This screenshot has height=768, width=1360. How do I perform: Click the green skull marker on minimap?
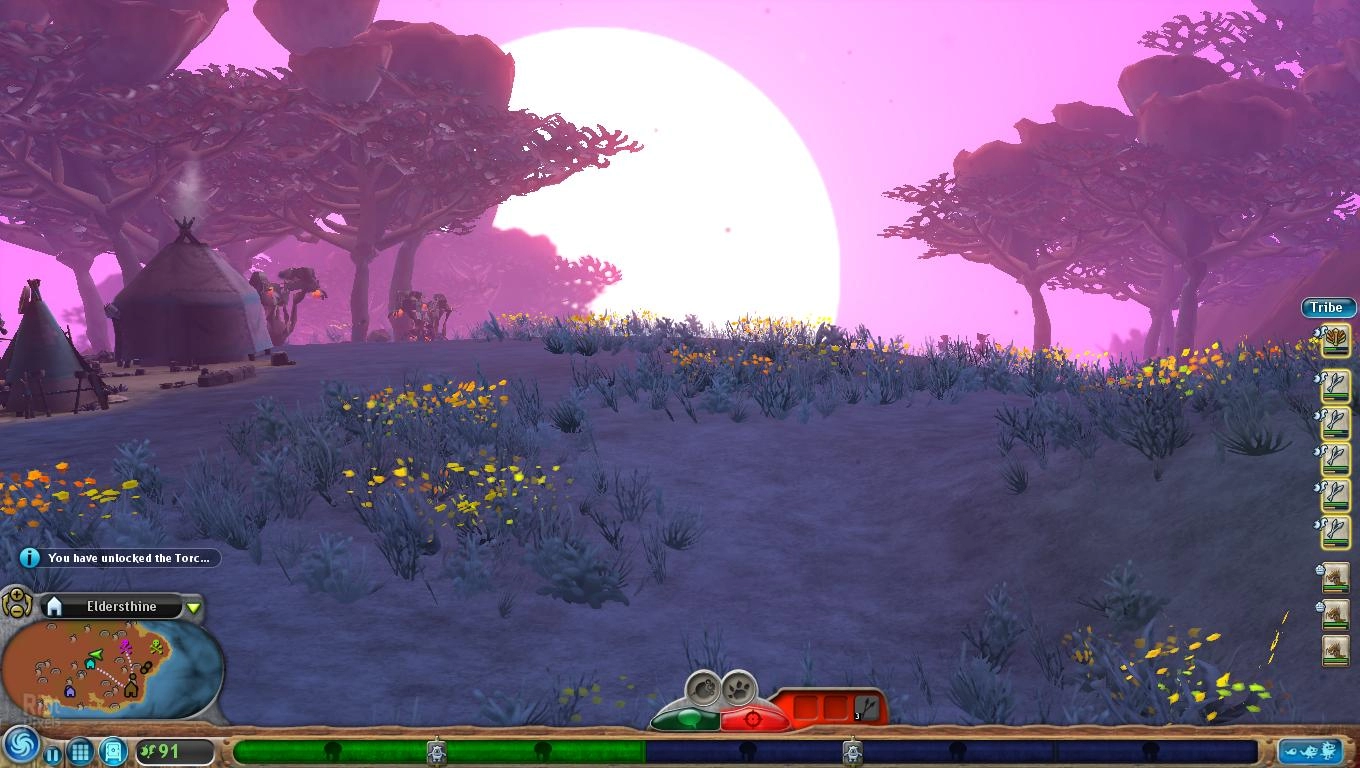point(156,647)
